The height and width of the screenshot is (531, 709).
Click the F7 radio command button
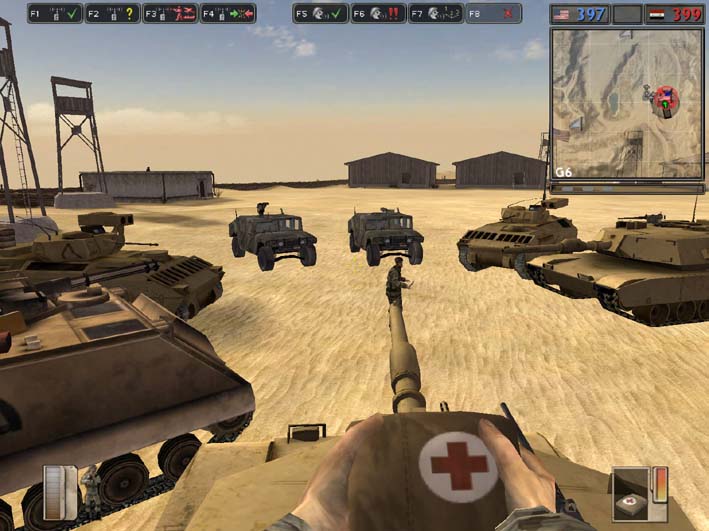click(435, 14)
